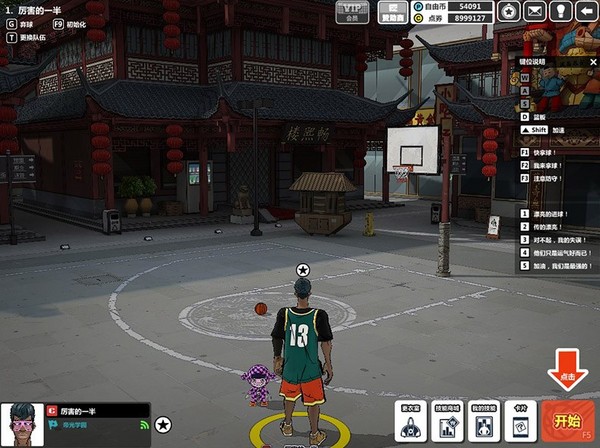
Task: Open the 技能商城 skill shop
Action: pyautogui.click(x=447, y=421)
